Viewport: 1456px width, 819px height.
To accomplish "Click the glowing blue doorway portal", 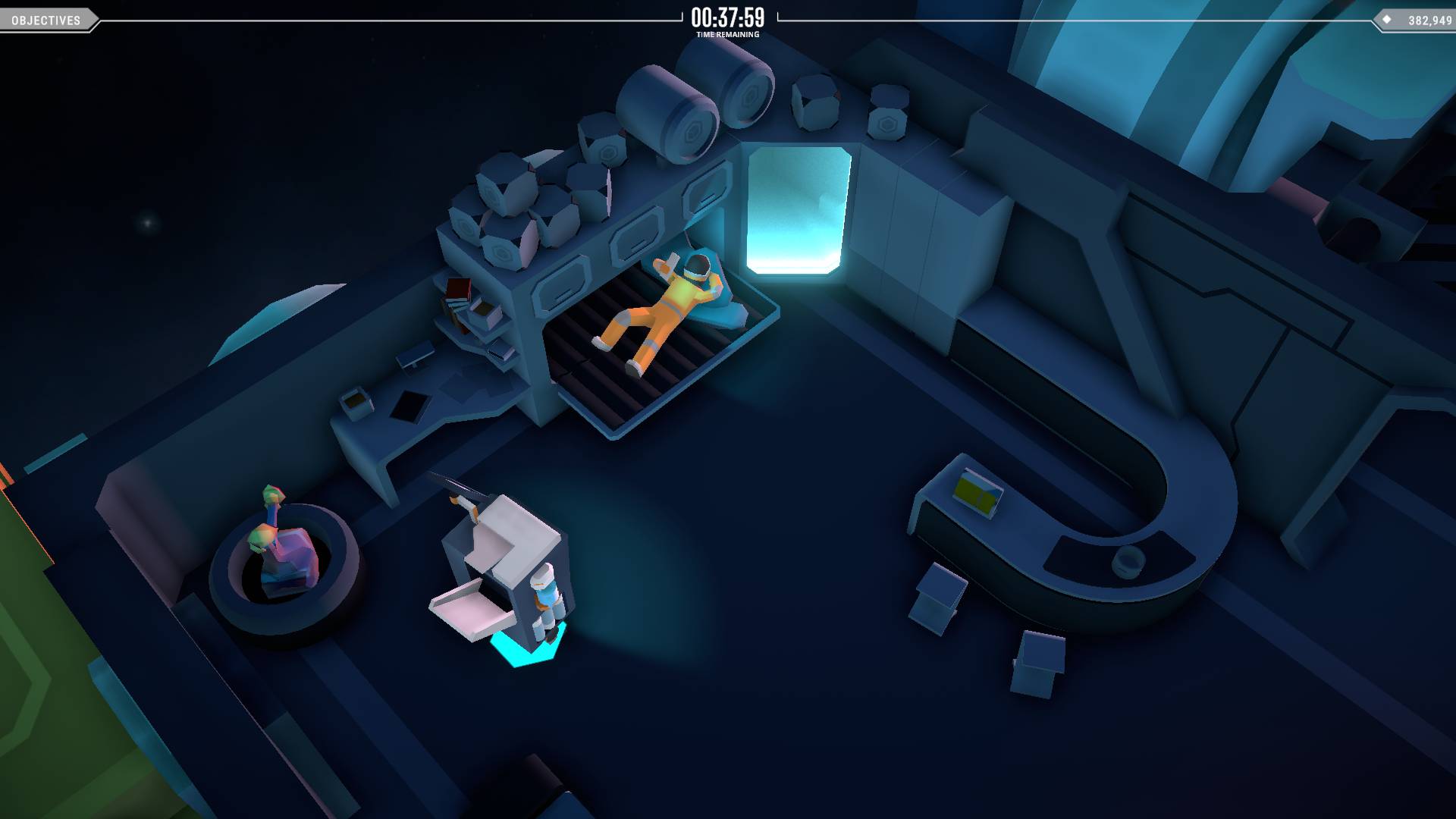I will (x=795, y=212).
